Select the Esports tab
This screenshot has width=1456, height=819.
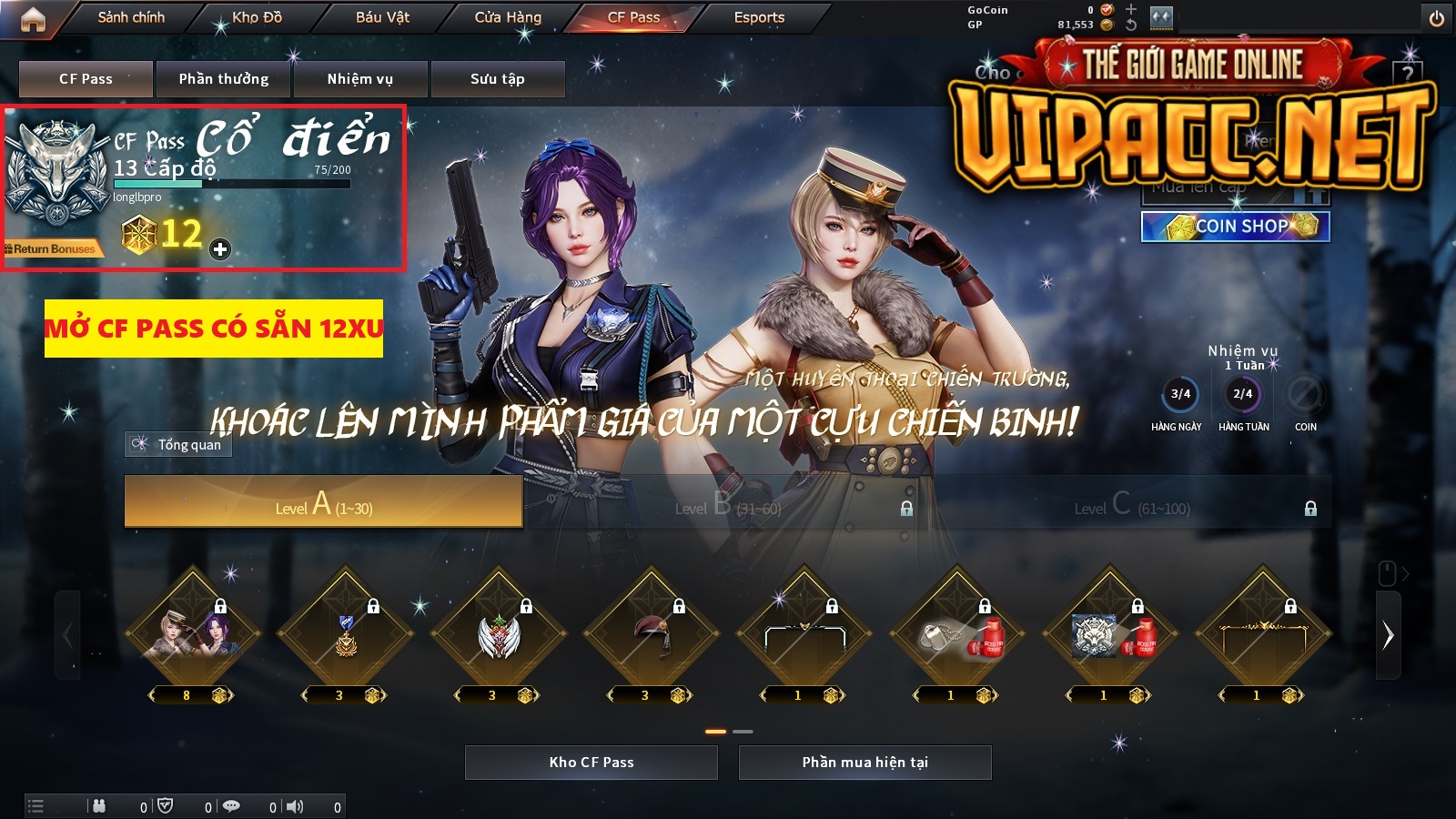(759, 17)
